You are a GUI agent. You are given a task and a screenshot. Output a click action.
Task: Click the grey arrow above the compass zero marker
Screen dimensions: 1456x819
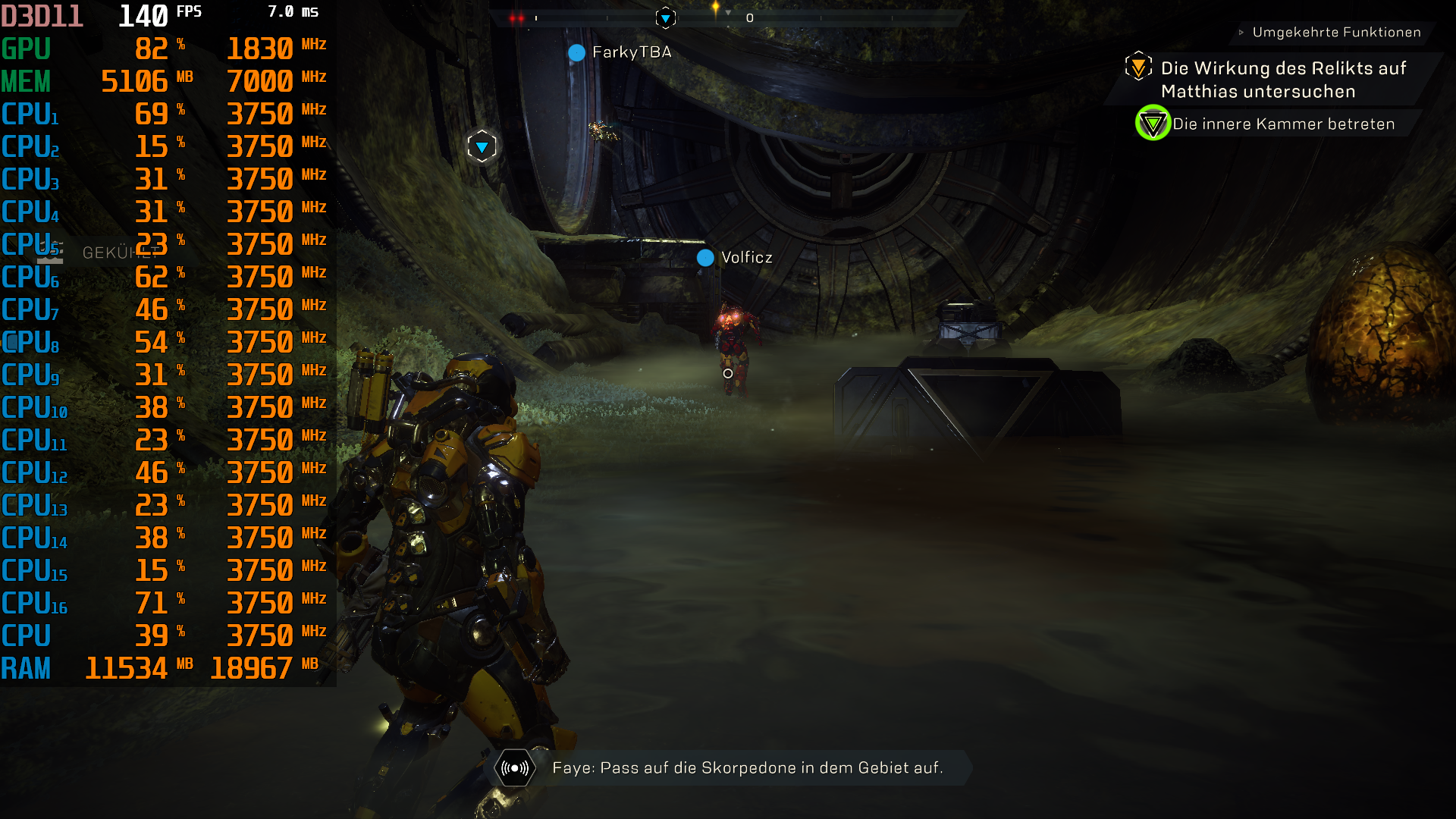728,12
